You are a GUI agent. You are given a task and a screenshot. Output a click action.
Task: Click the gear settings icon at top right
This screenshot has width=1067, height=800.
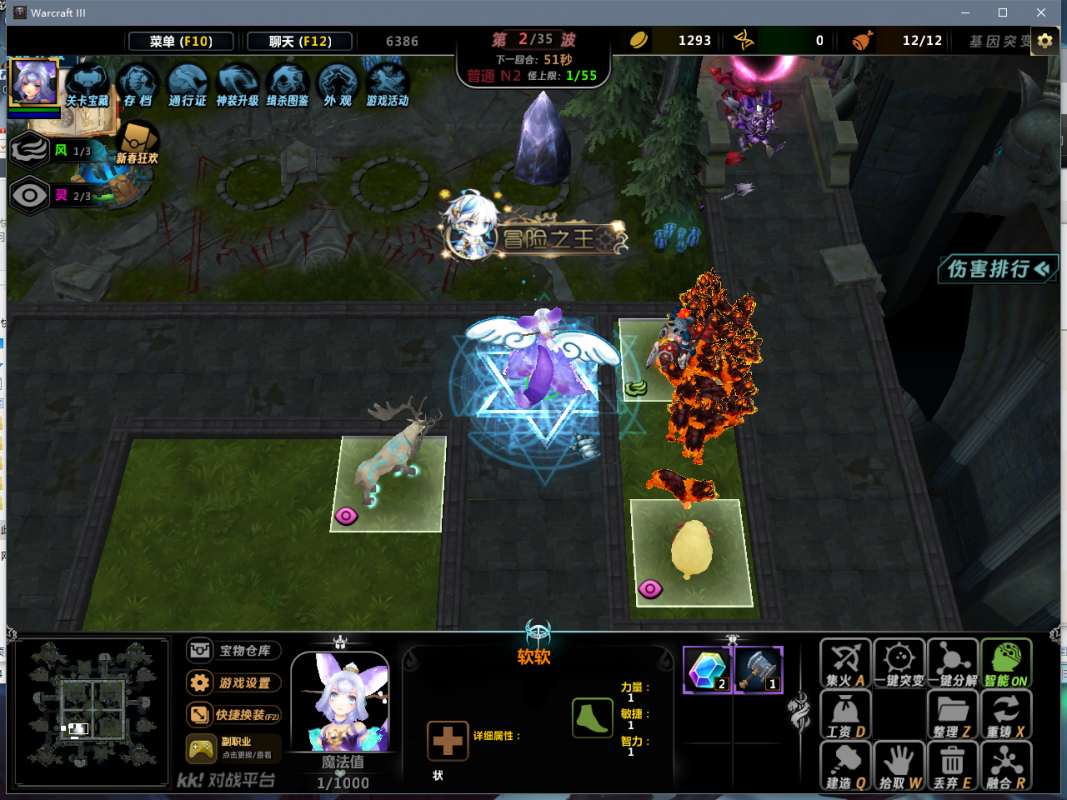1045,41
